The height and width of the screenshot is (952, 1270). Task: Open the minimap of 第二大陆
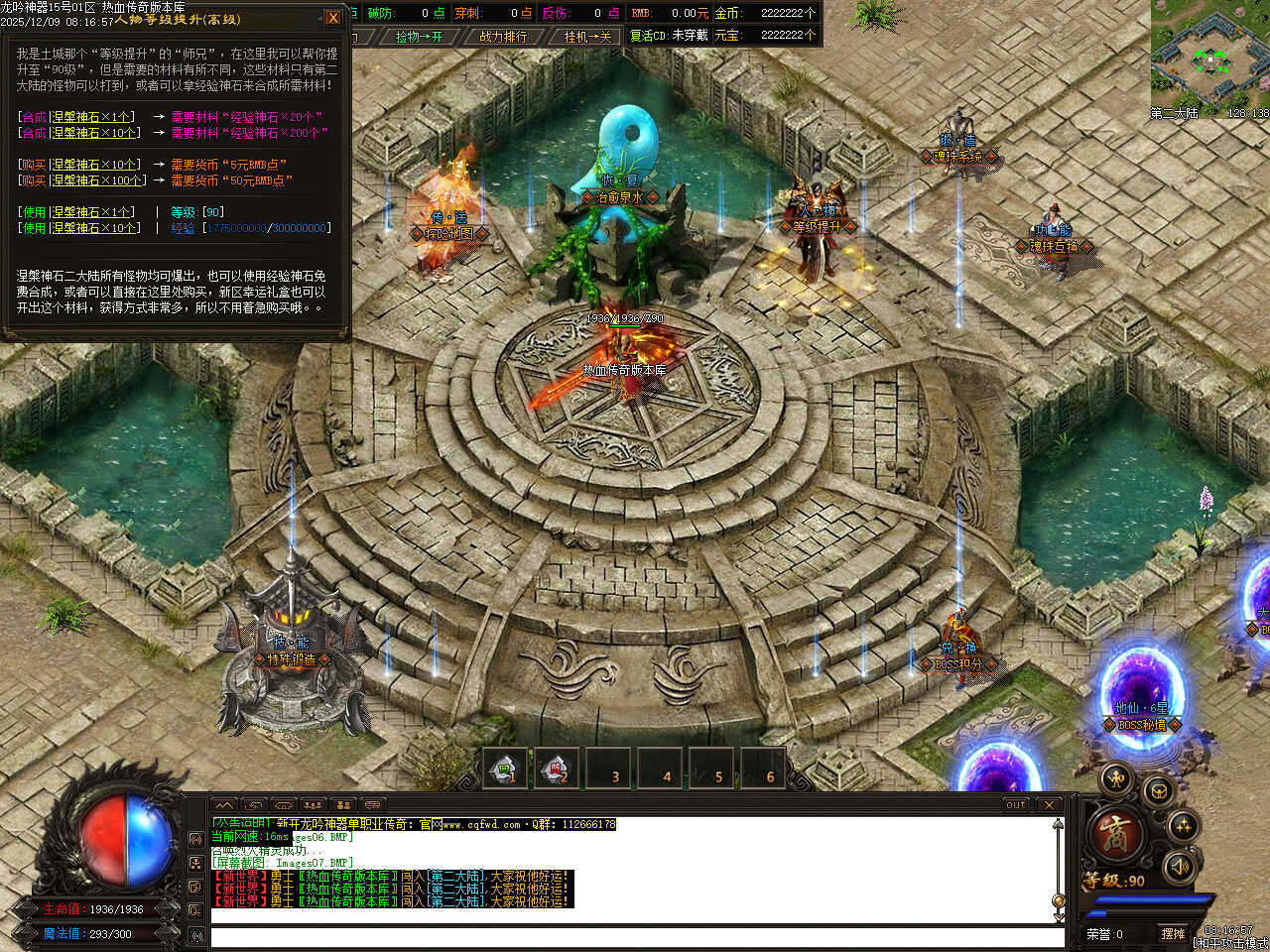click(x=1209, y=58)
